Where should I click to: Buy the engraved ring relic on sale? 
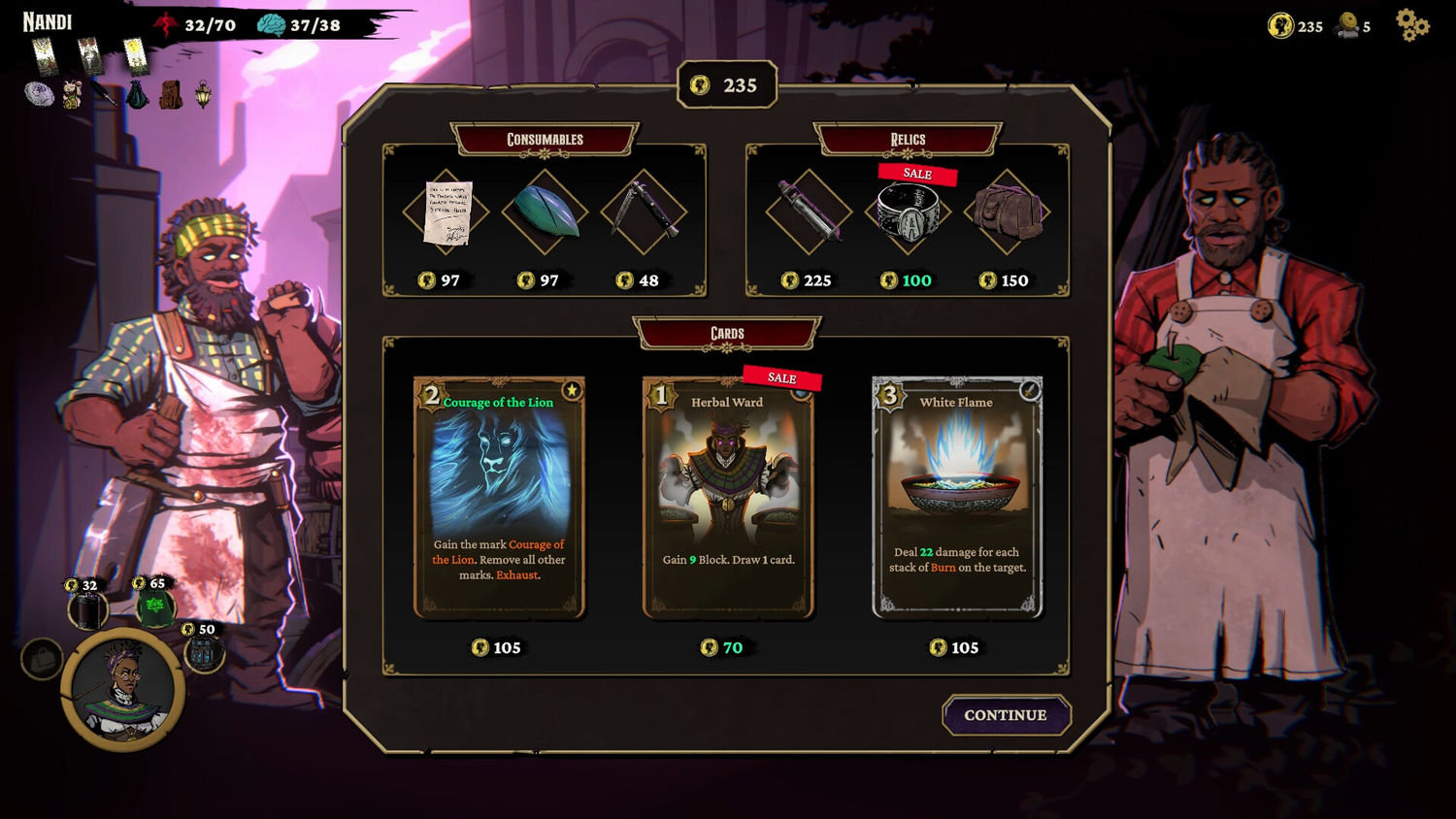908,213
